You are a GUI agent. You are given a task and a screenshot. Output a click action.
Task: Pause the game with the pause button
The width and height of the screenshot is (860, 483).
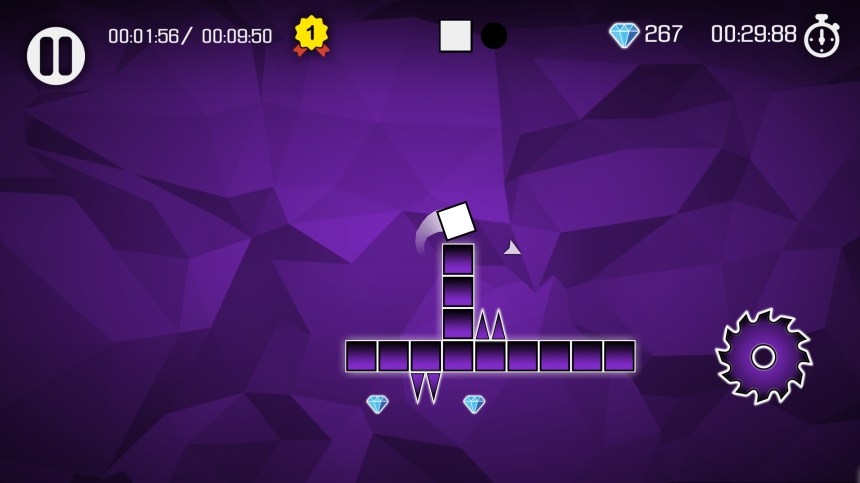tap(56, 55)
